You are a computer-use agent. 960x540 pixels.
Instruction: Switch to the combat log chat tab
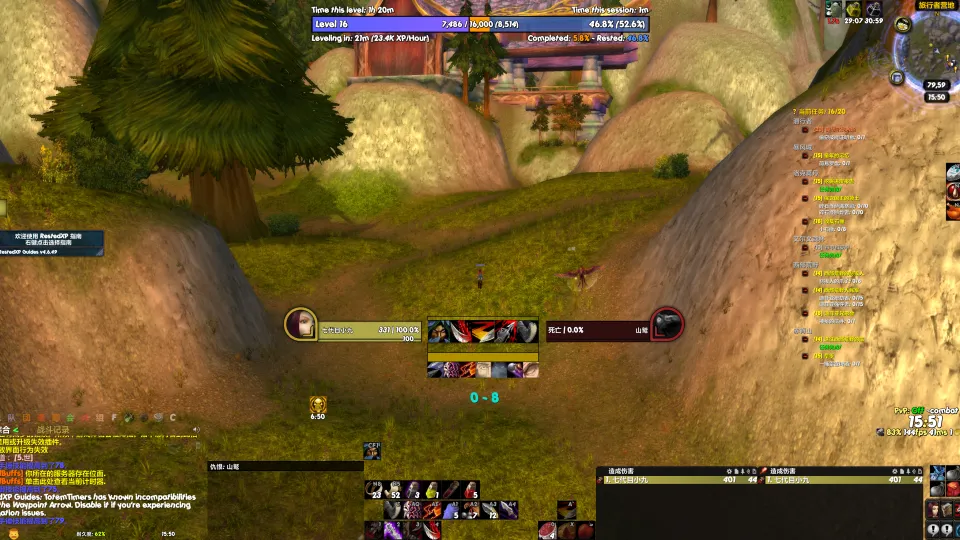pyautogui.click(x=53, y=430)
